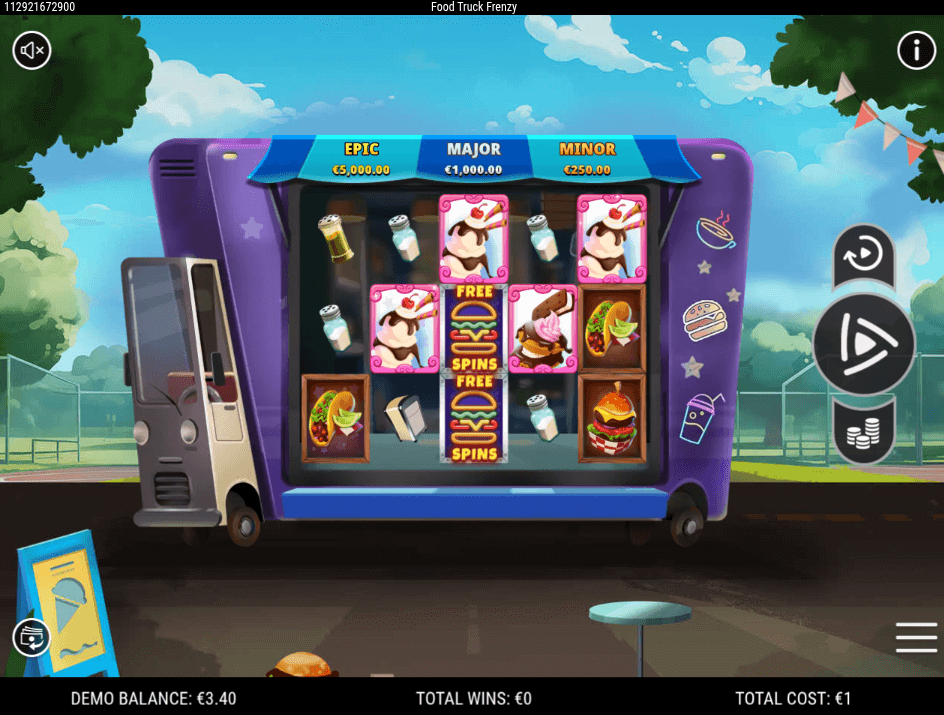The image size is (944, 715).
Task: Spin the reels with the play button
Action: point(863,343)
